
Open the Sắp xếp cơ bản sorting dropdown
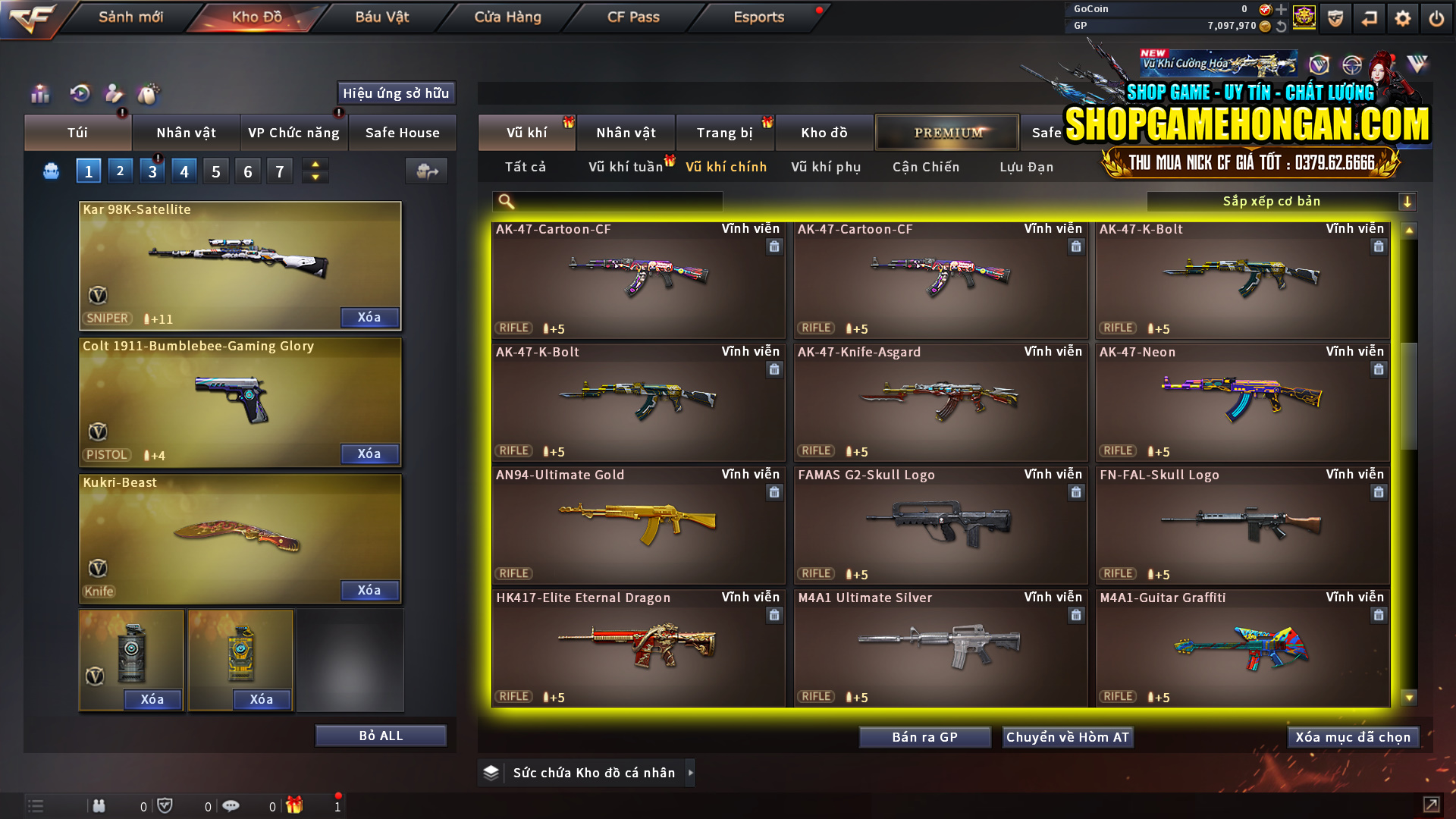(1282, 201)
